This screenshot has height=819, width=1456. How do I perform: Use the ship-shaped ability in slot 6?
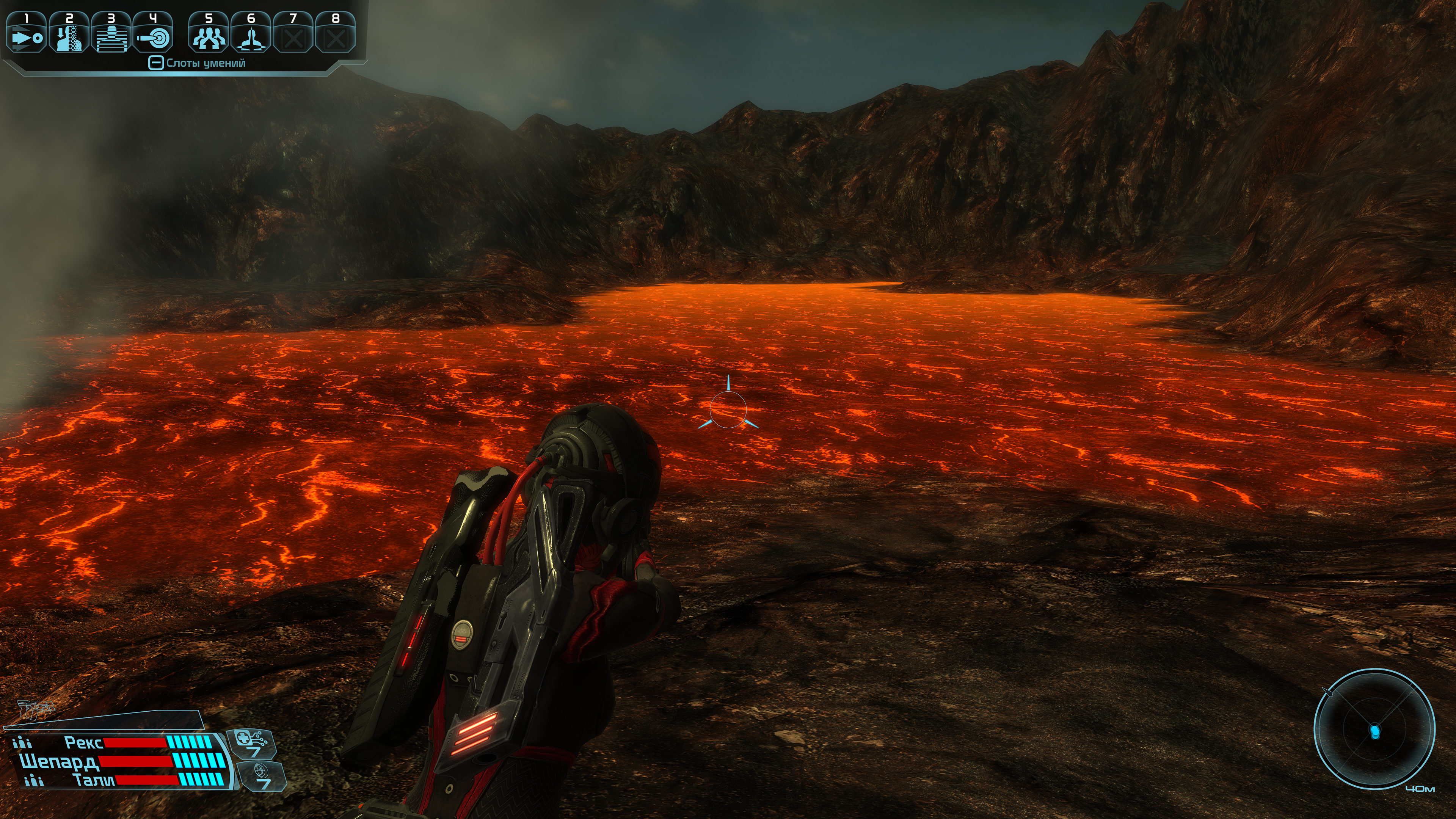point(251,33)
